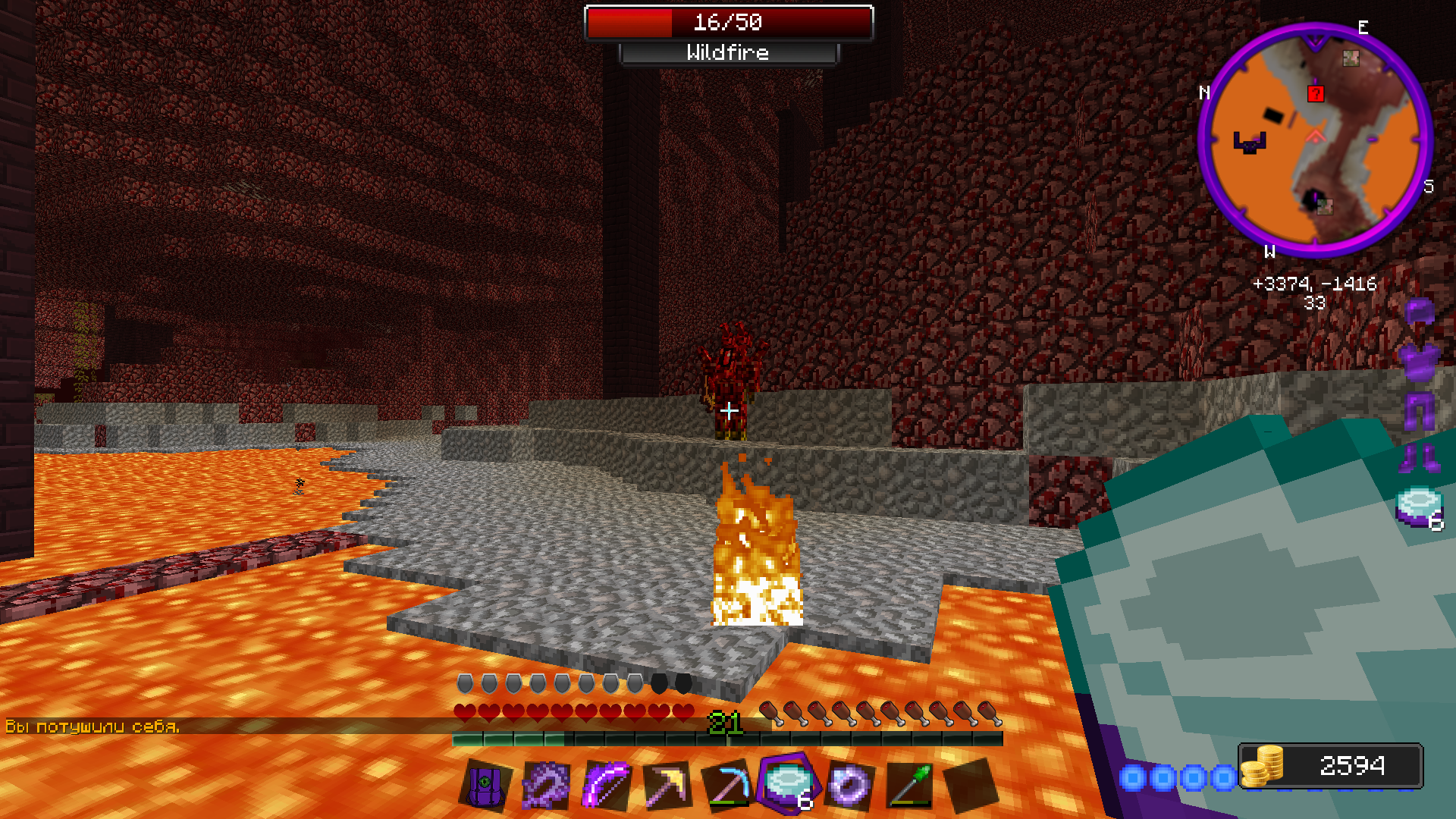This screenshot has height=819, width=1456.
Task: Switch to the blue-headed pickaxe slot
Action: (727, 786)
